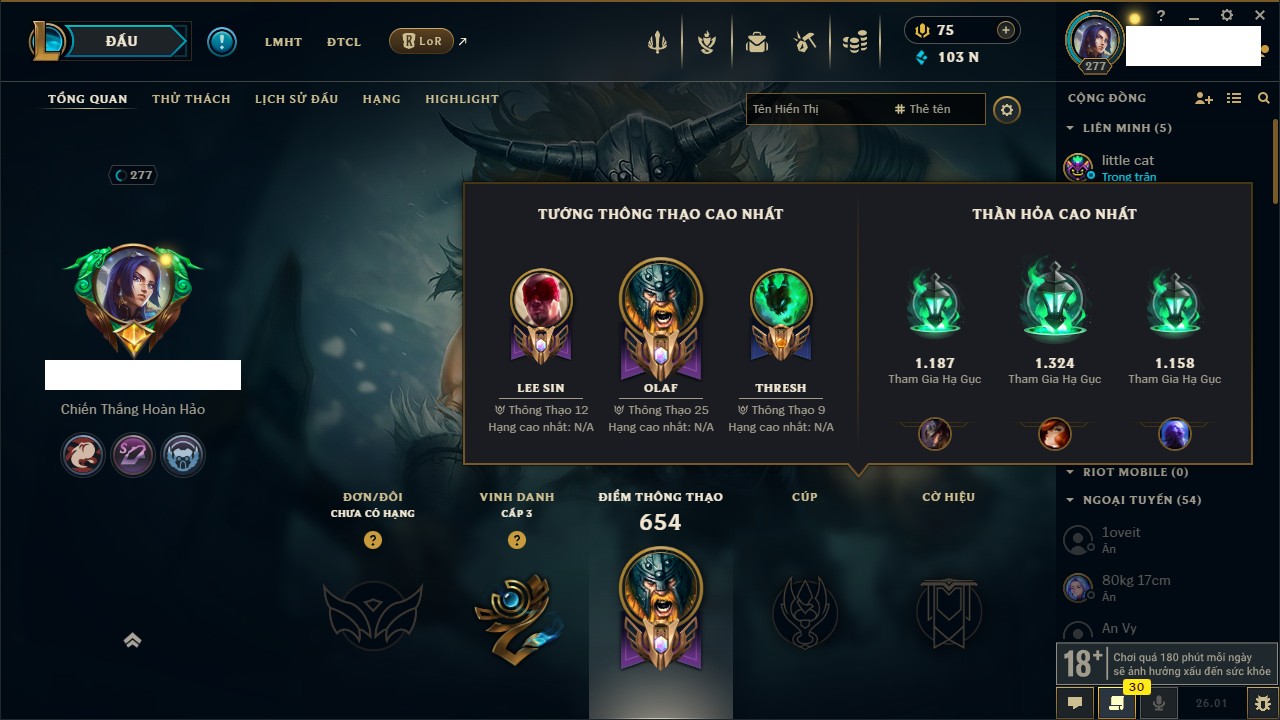Switch to LỊCH SỬ ĐẤU tab

click(x=296, y=99)
